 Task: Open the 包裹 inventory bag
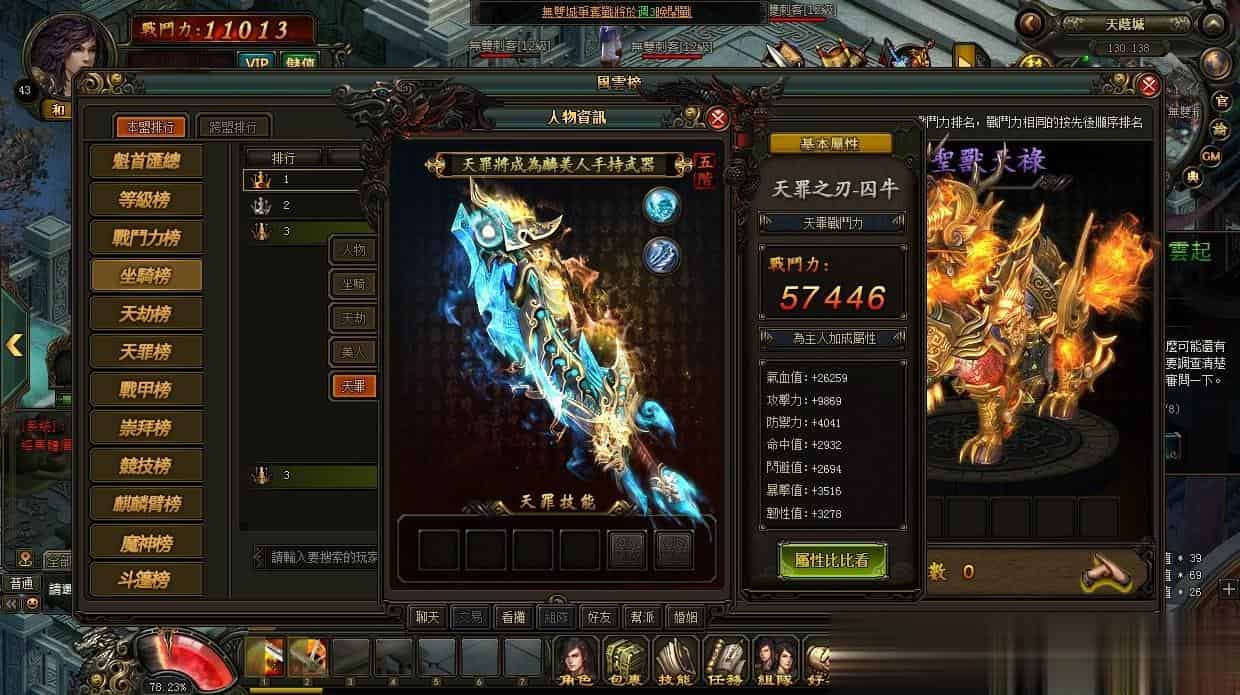point(626,661)
